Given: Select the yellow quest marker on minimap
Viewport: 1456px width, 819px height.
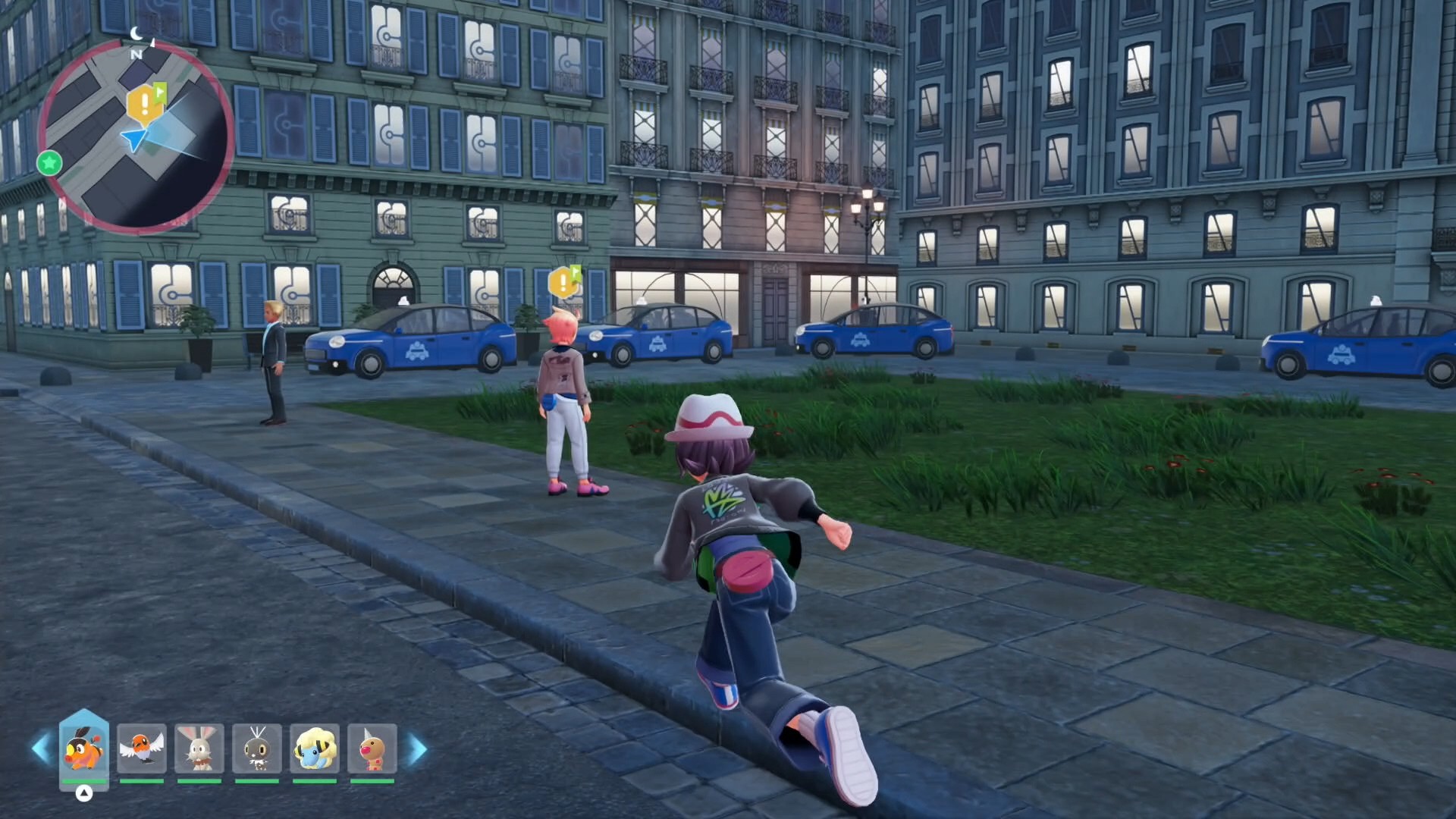Looking at the screenshot, I should 144,105.
